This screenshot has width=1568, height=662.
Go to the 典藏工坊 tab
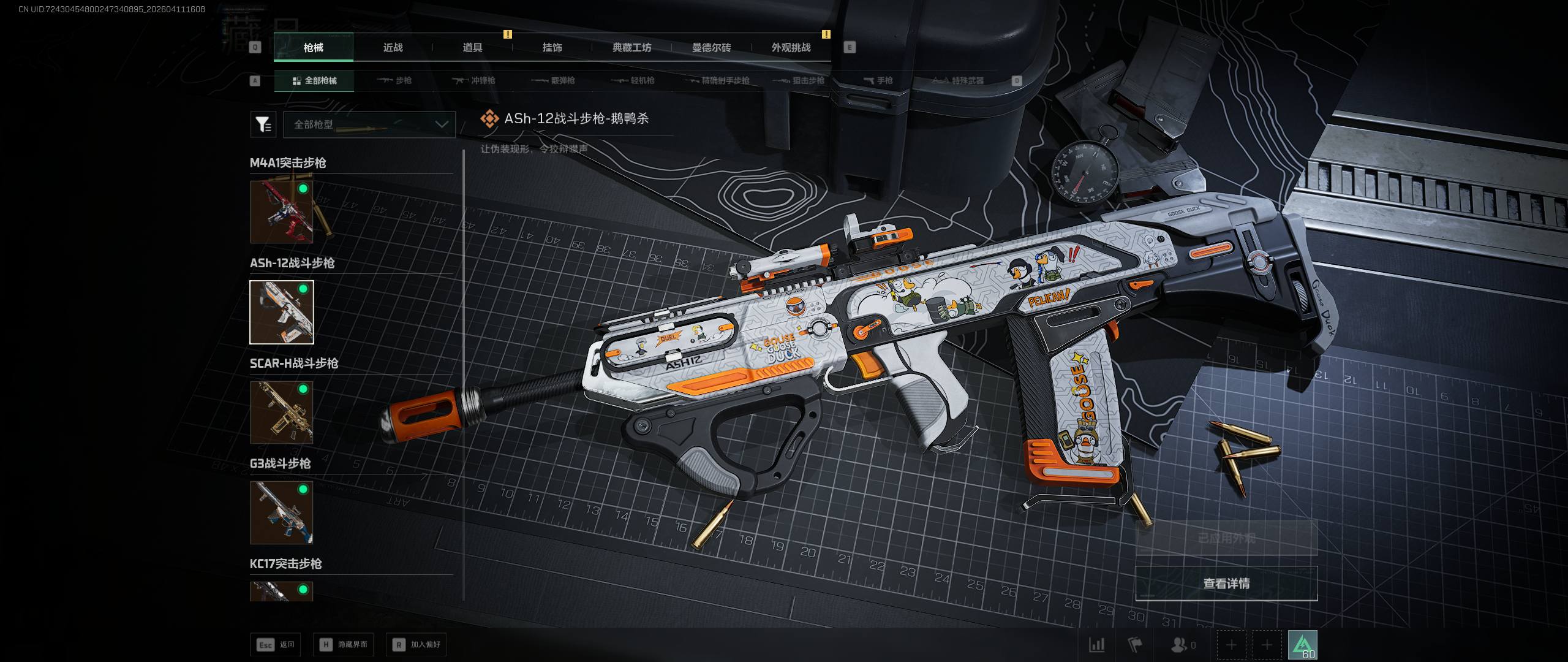pyautogui.click(x=631, y=47)
